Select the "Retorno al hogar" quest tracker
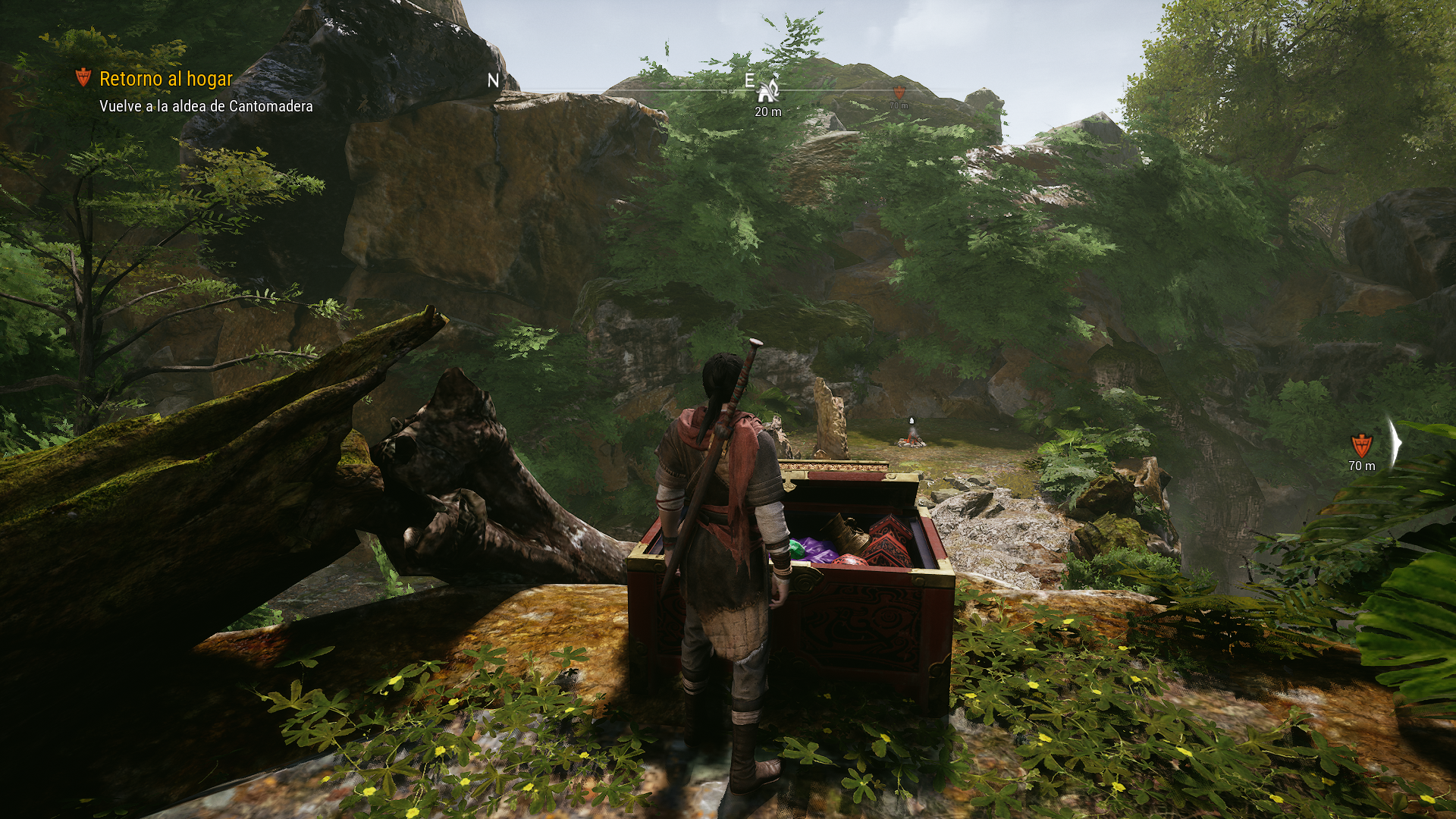The width and height of the screenshot is (1456, 819). pos(166,79)
